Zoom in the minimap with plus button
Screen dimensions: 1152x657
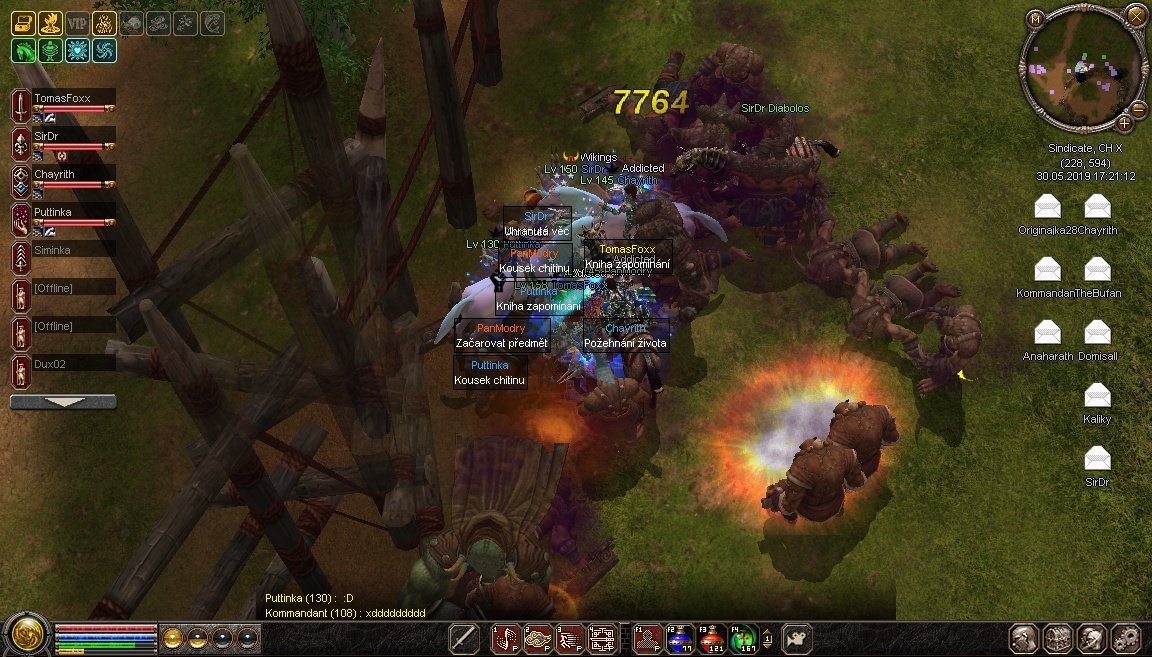pyautogui.click(x=1124, y=123)
